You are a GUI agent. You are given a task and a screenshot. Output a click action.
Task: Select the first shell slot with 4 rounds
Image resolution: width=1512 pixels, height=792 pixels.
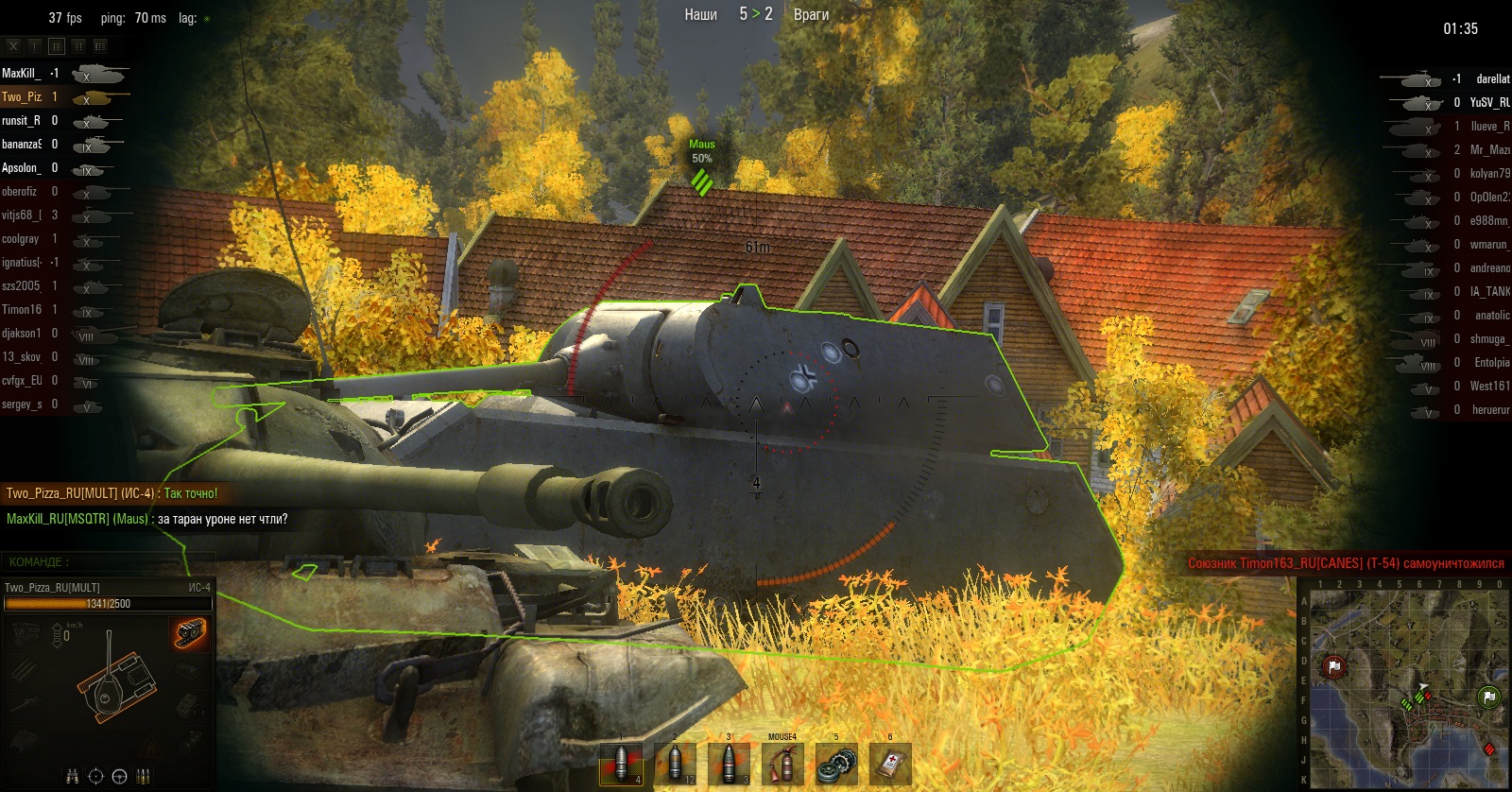[x=621, y=764]
